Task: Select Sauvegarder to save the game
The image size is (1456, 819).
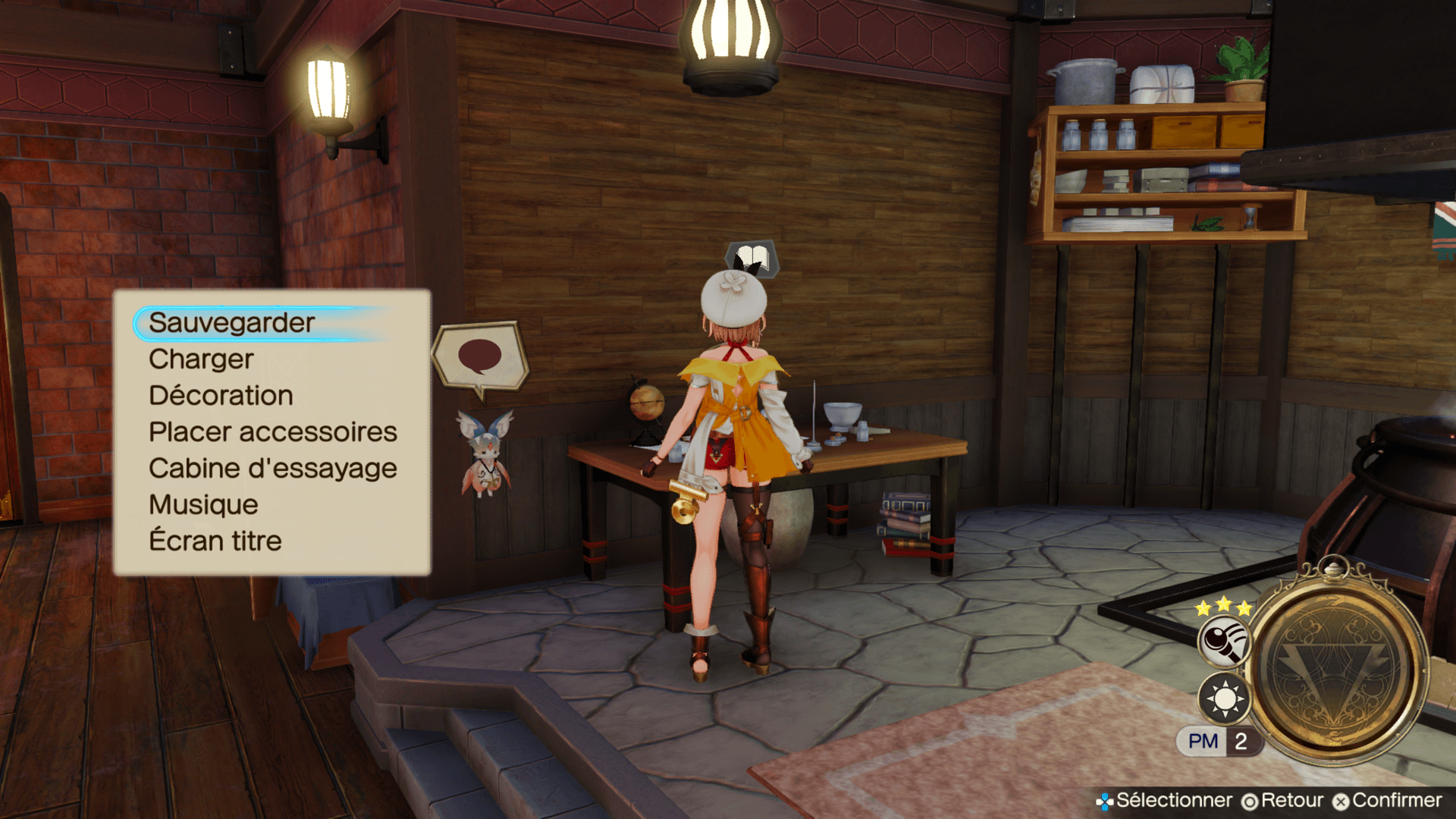Action: (232, 323)
